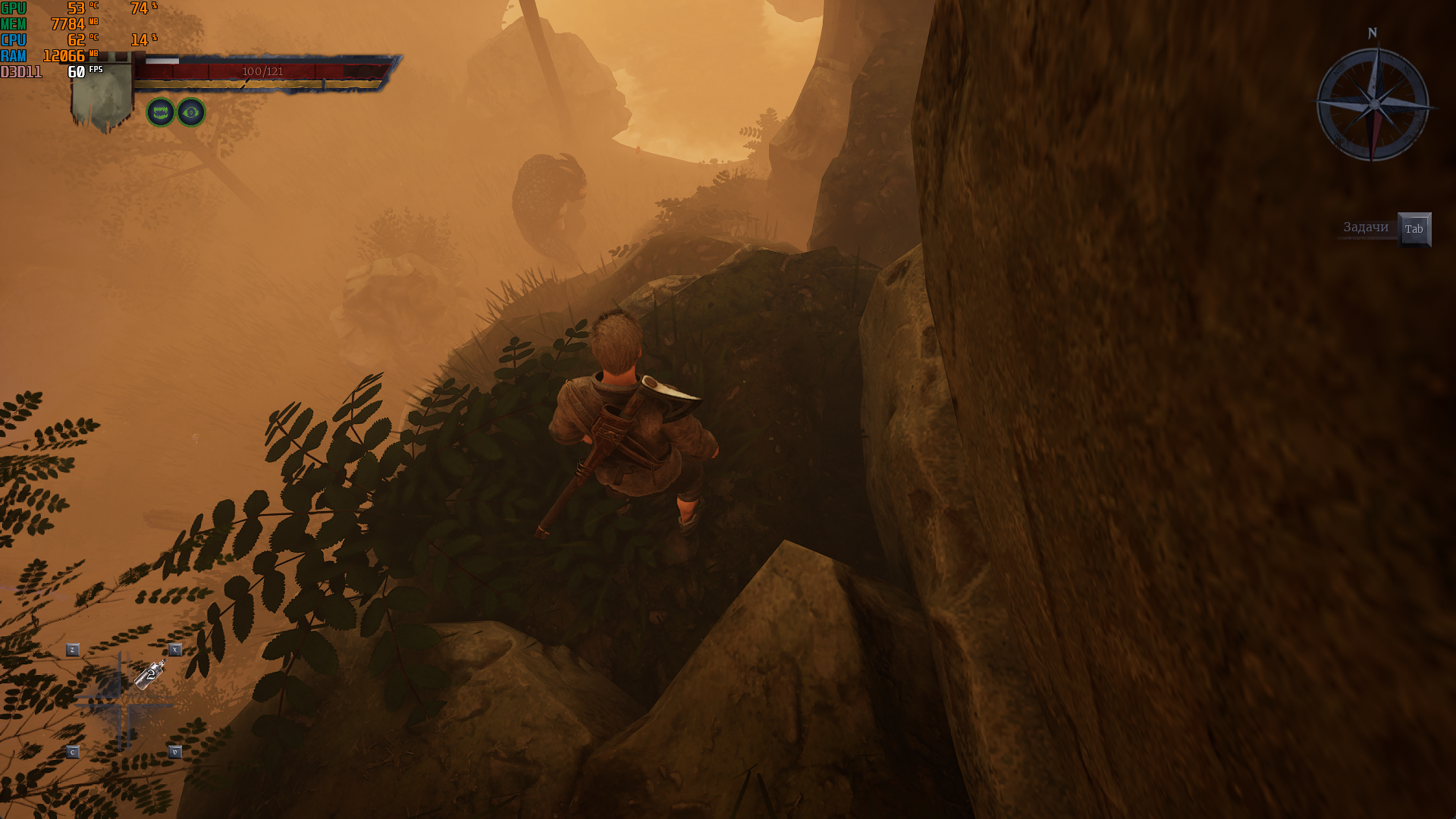The height and width of the screenshot is (819, 1456).
Task: Click the green eye status icon
Action: 191,113
